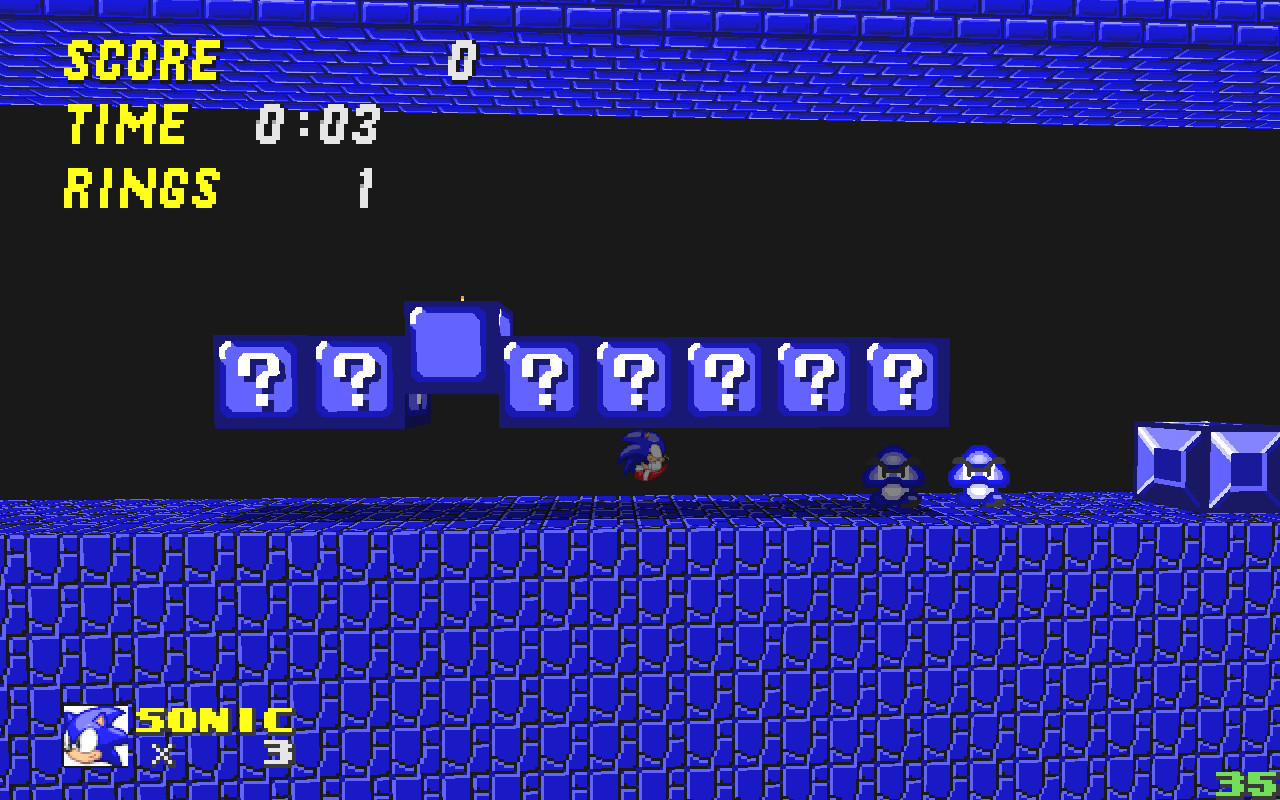
Task: Click the yellow SONIC name text
Action: point(215,718)
